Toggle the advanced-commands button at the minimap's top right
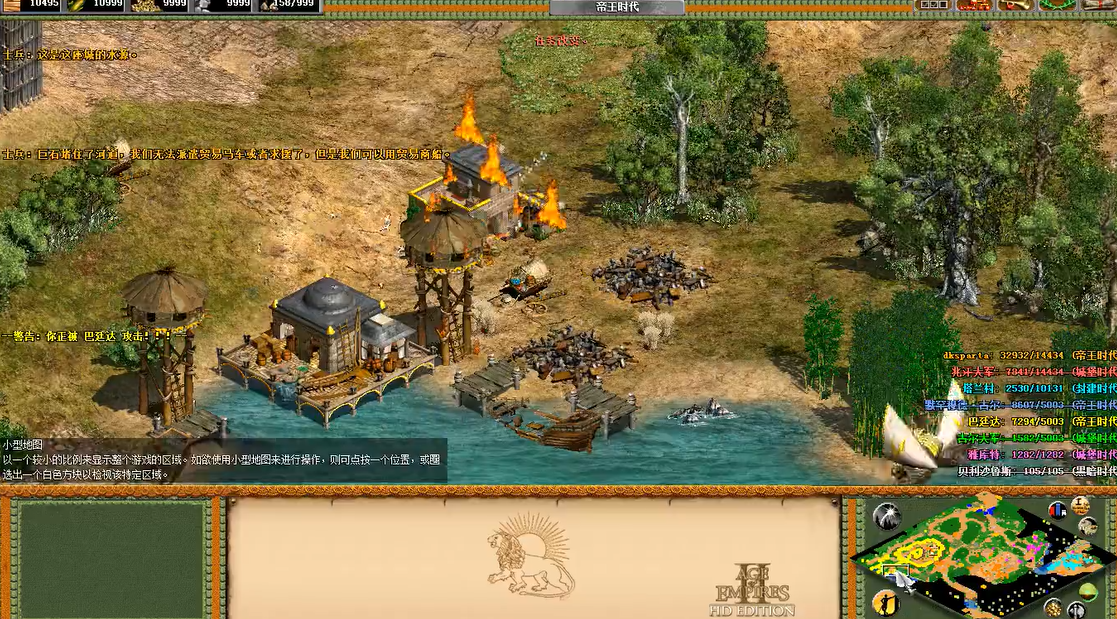Viewport: 1117px width, 619px height. pyautogui.click(x=1080, y=505)
